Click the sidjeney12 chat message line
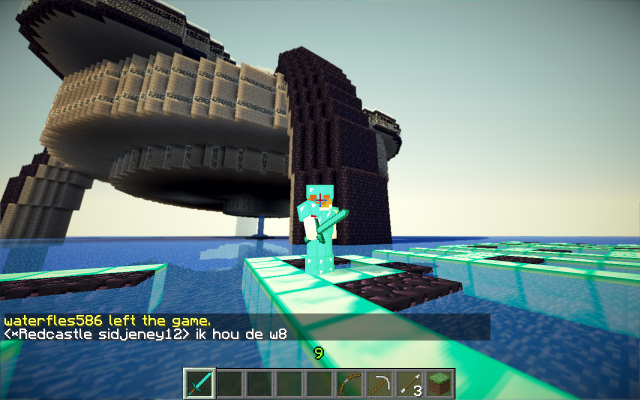This screenshot has height=400, width=640. 146,333
